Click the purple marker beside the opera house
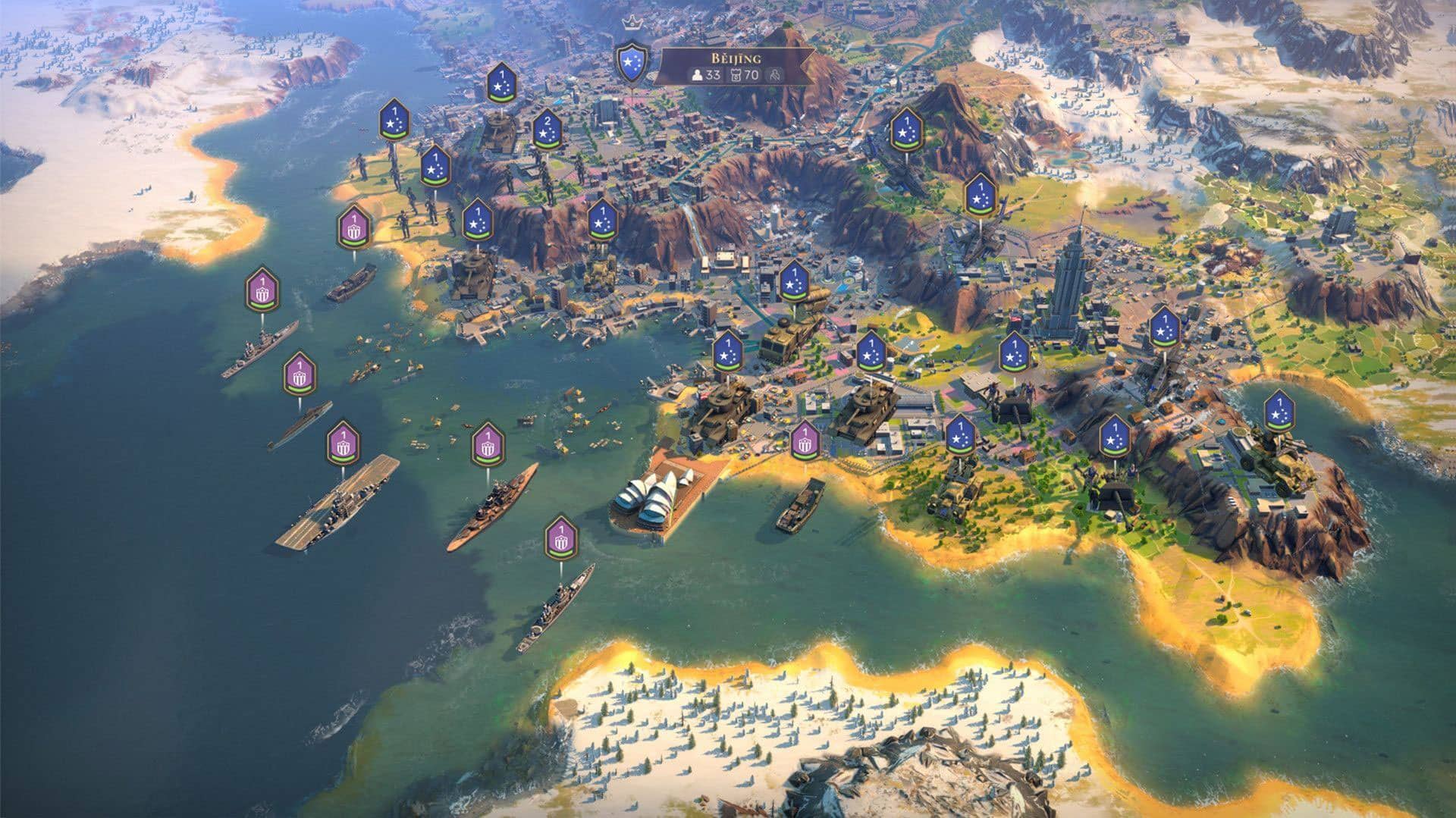Viewport: 1456px width, 818px height. point(805,442)
